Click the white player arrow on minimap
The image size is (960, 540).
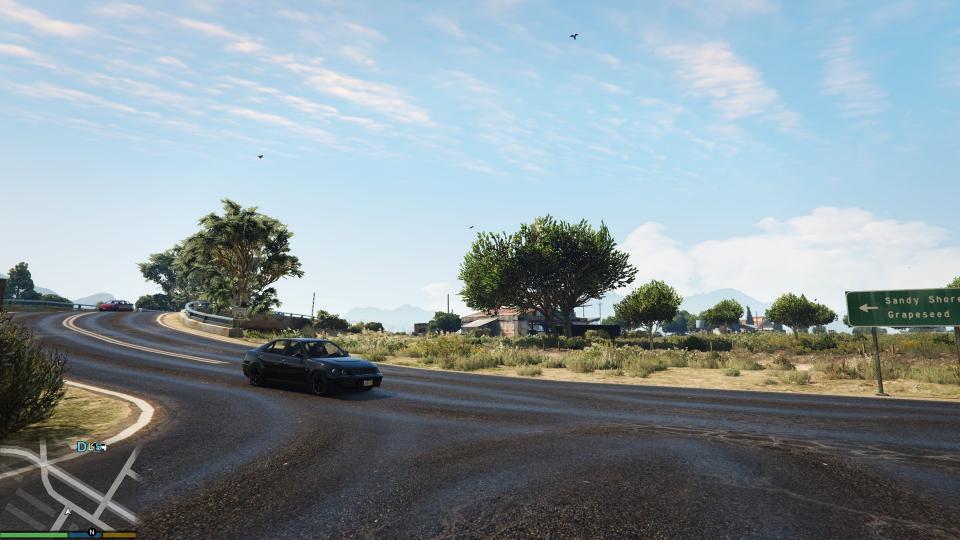(x=68, y=512)
